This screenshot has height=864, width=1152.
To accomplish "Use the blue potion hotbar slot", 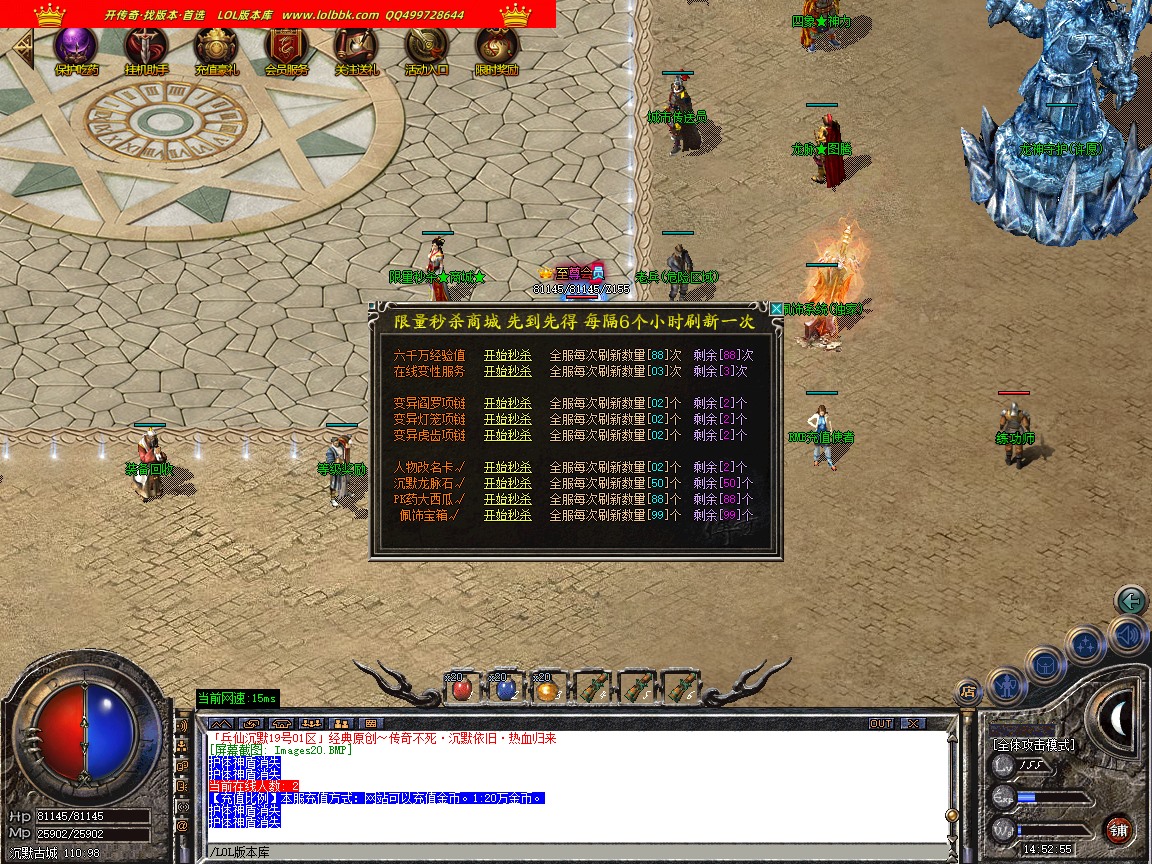I will [505, 689].
